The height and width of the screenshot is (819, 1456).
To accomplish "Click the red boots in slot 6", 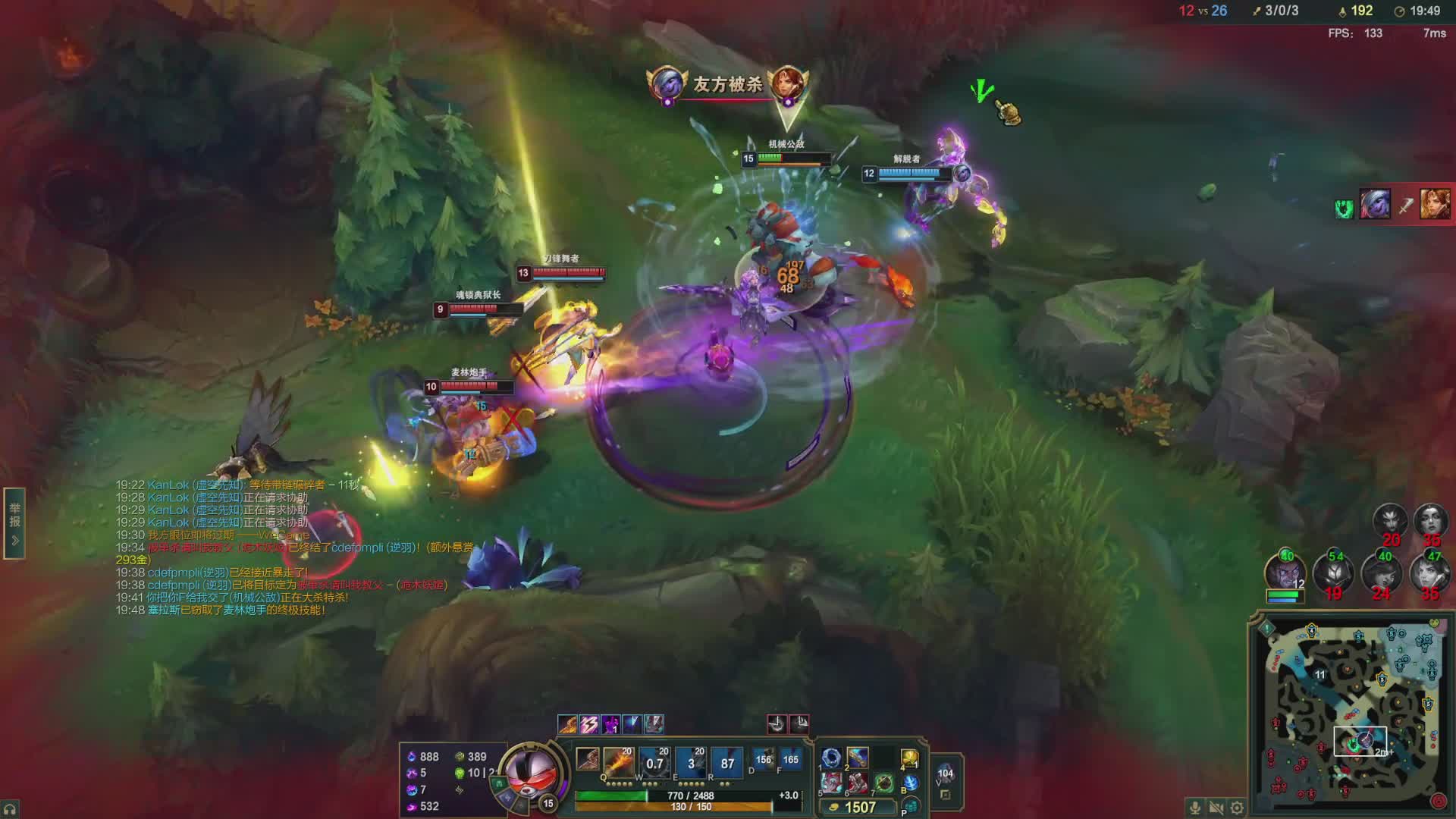I will [x=857, y=783].
